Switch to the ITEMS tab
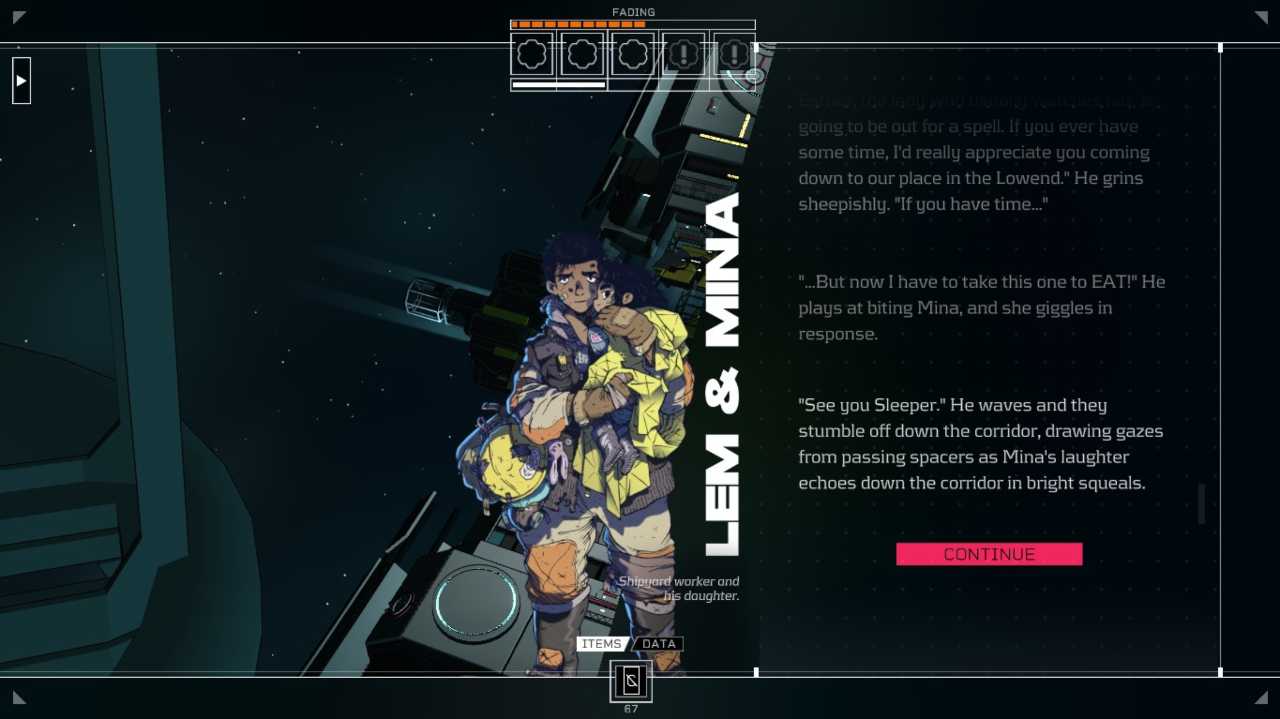Viewport: 1280px width, 719px height. pos(601,644)
